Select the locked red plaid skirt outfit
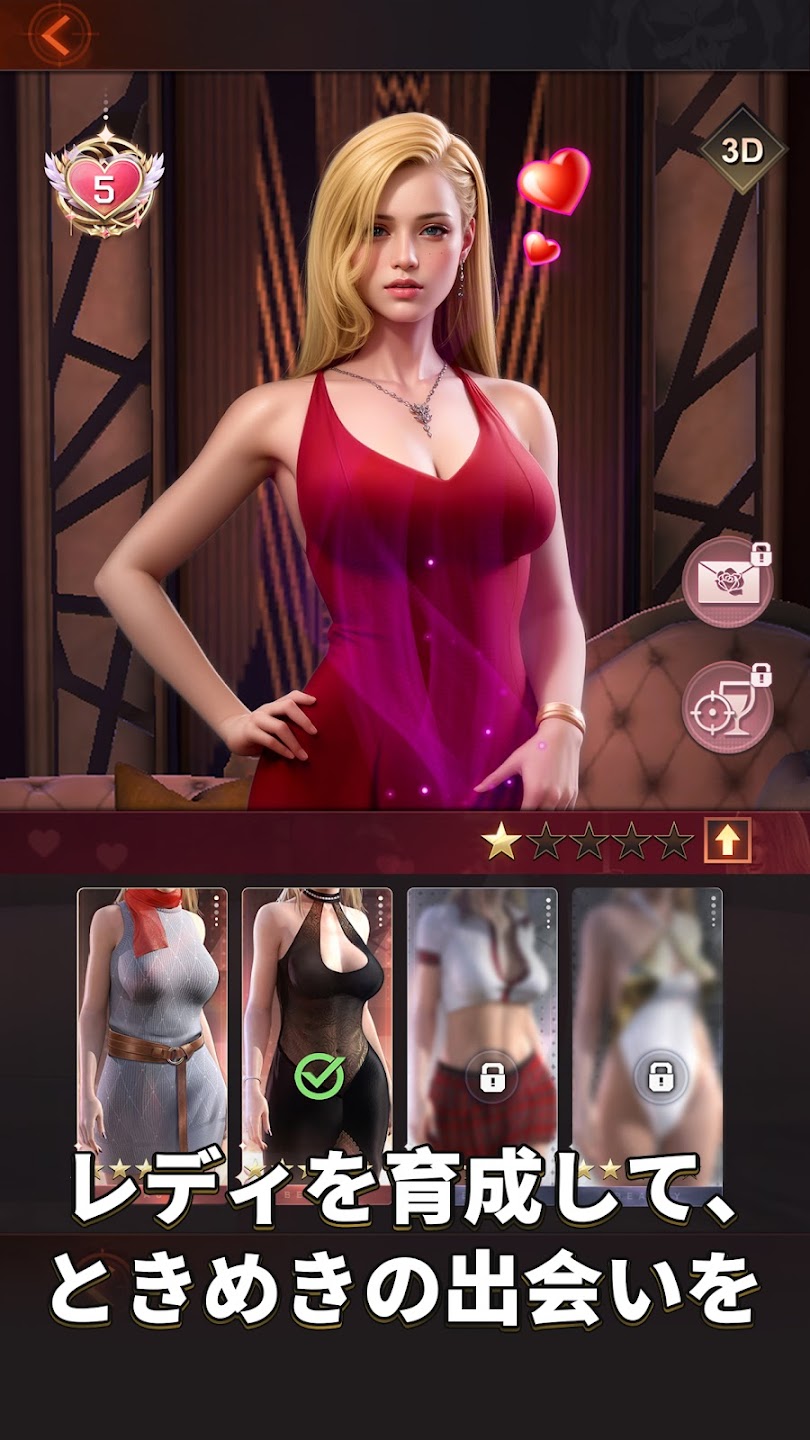The height and width of the screenshot is (1440, 810). tap(482, 1030)
